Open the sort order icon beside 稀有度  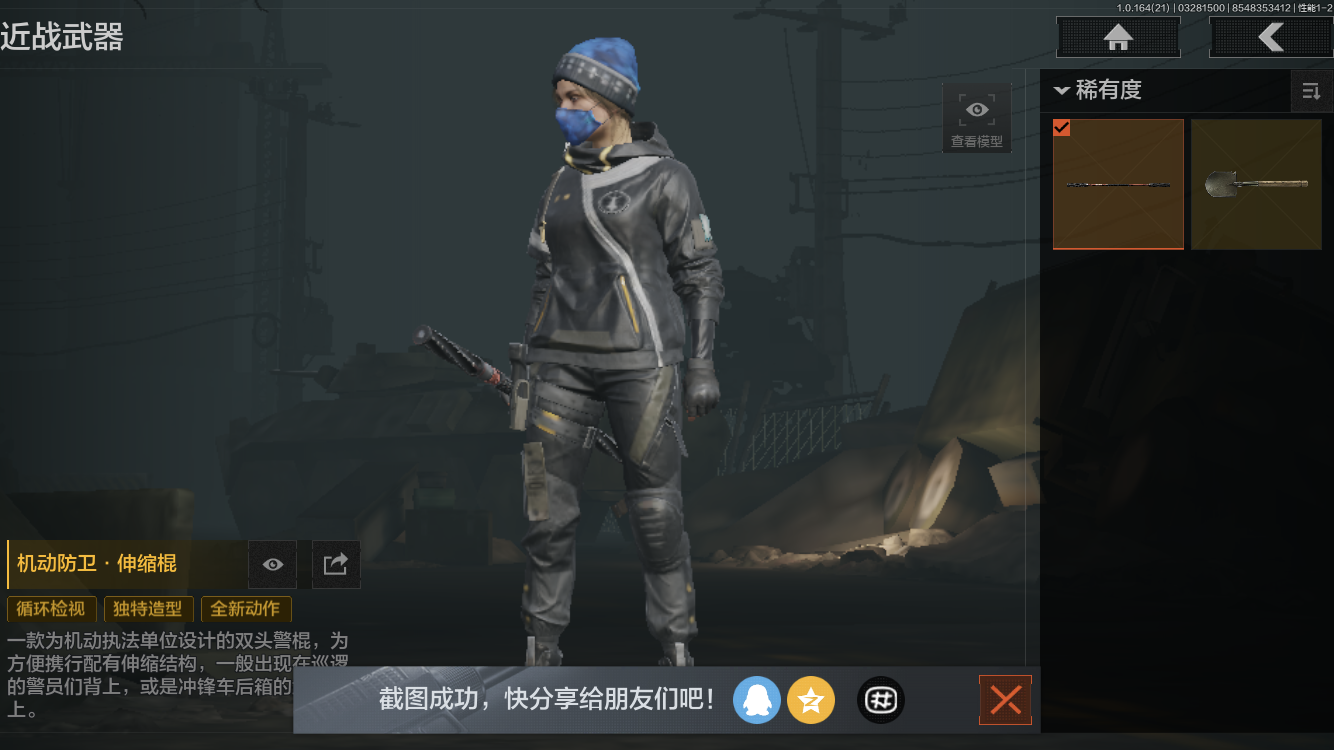coord(1311,91)
